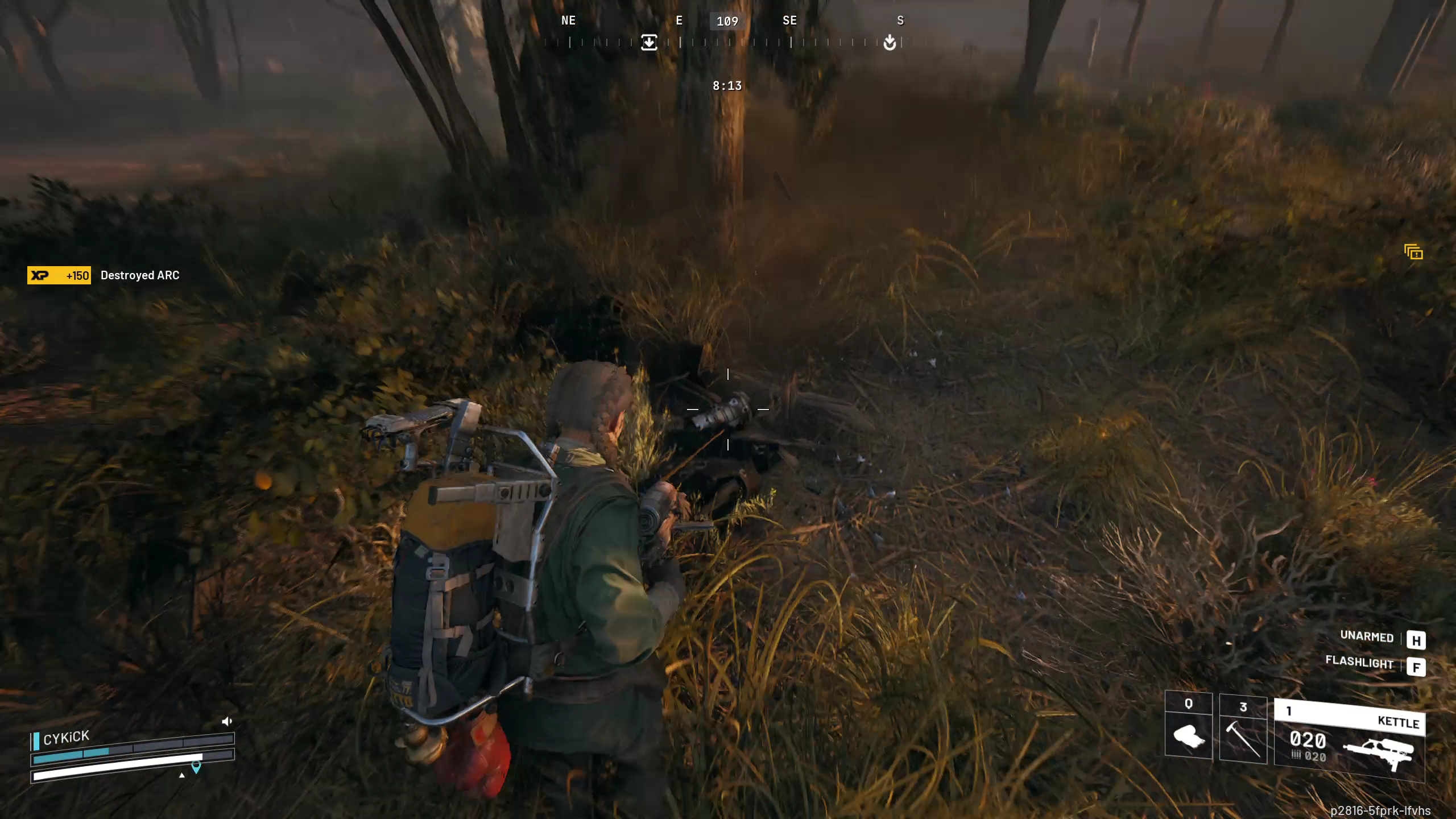Viewport: 1456px width, 819px height.
Task: Select the NE label on the compass bar
Action: [x=568, y=21]
